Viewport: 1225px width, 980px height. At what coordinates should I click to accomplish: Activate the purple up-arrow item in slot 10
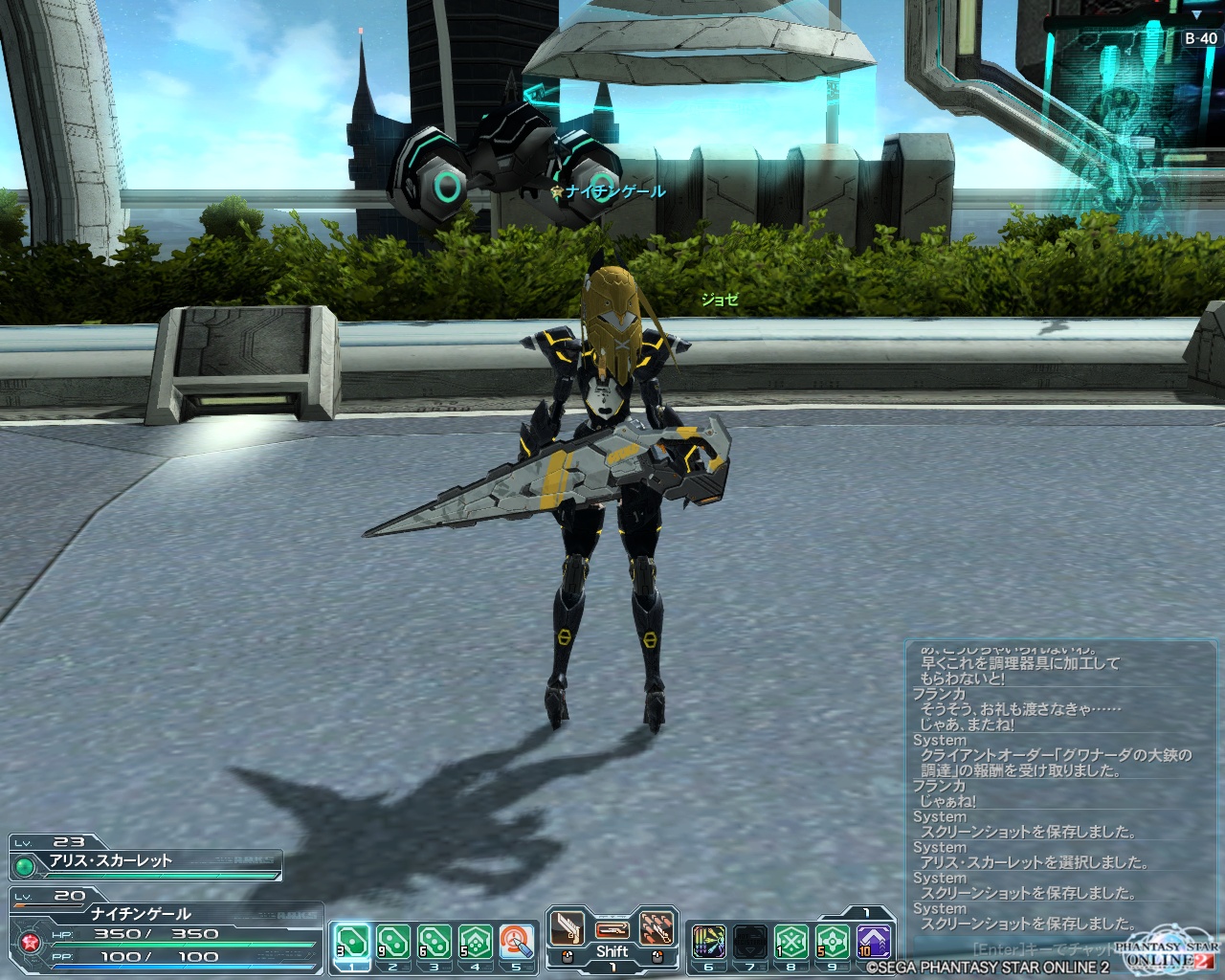(x=873, y=943)
